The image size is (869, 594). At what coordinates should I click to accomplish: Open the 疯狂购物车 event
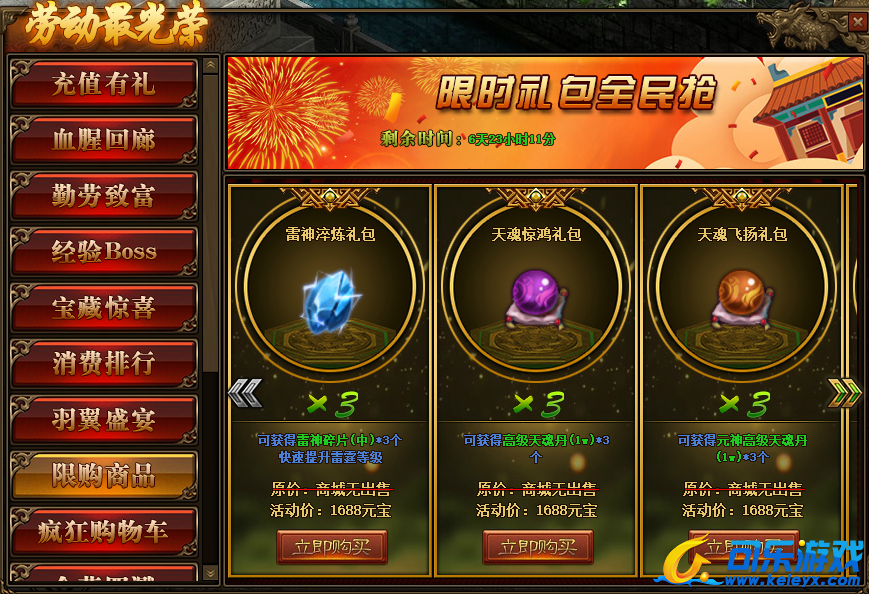104,531
